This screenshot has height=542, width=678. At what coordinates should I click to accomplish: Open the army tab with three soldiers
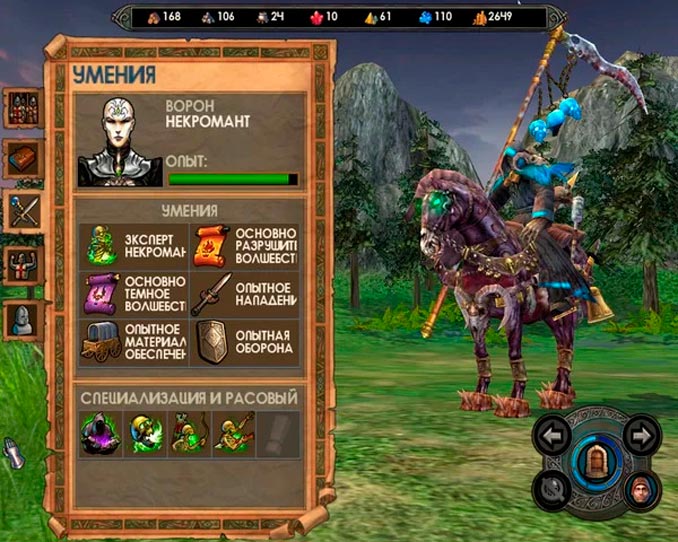(22, 108)
